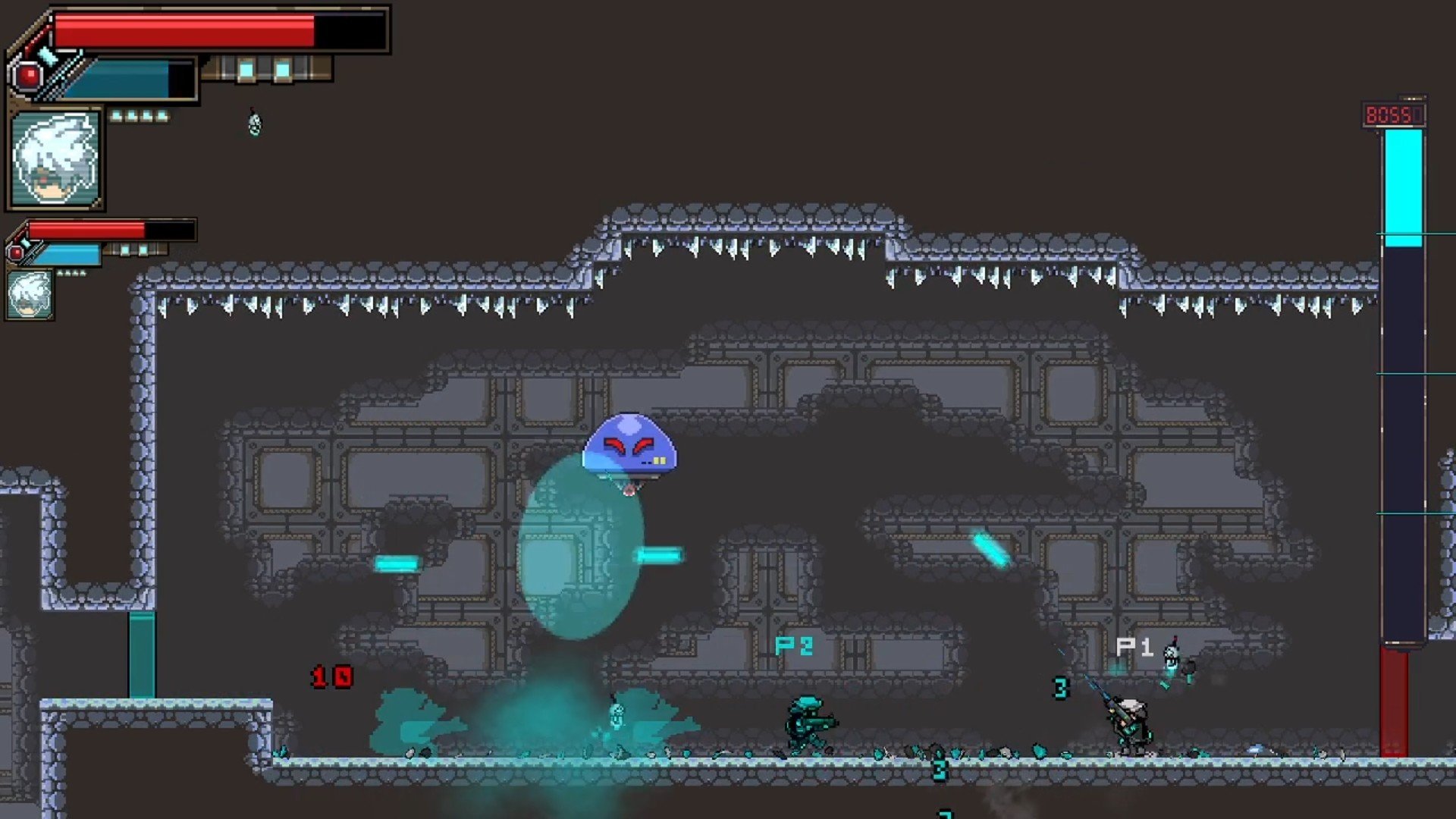Screen dimensions: 1456x819
Task: Expand the right cyan ammo cell slot
Action: [x=283, y=70]
